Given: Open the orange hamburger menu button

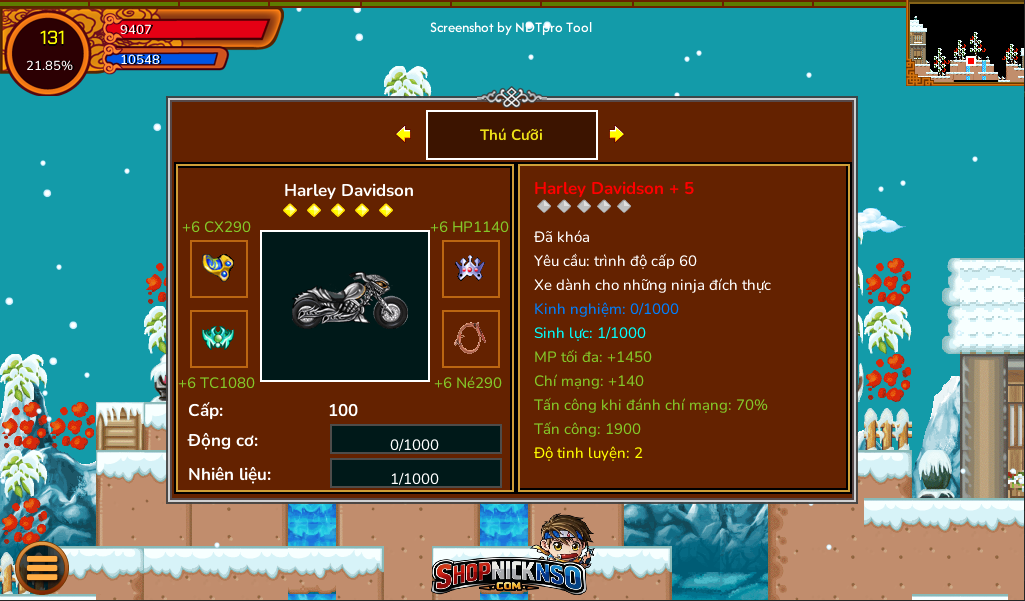Looking at the screenshot, I should pyautogui.click(x=41, y=567).
